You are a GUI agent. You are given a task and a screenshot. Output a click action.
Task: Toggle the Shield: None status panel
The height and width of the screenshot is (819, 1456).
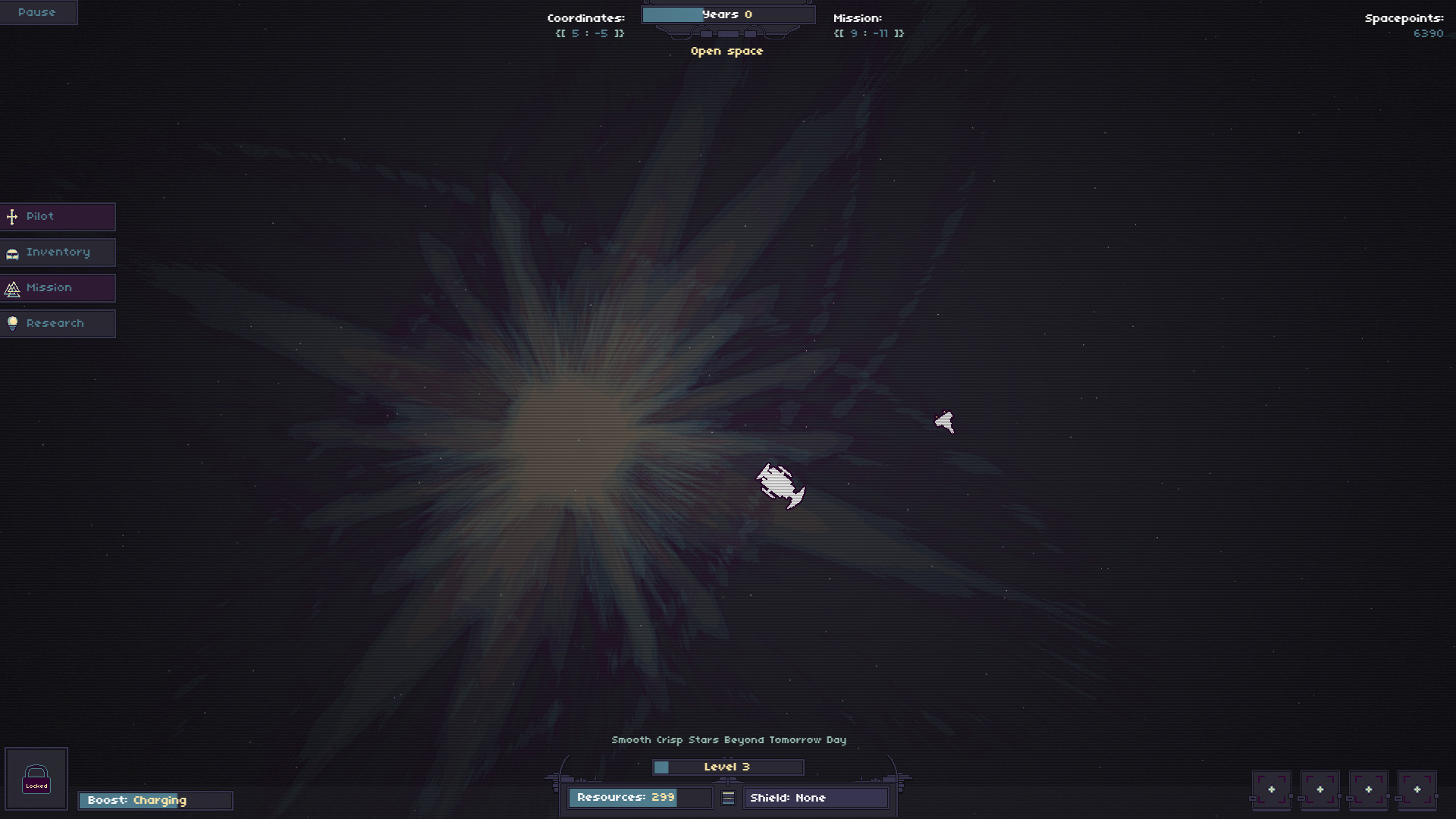[817, 798]
